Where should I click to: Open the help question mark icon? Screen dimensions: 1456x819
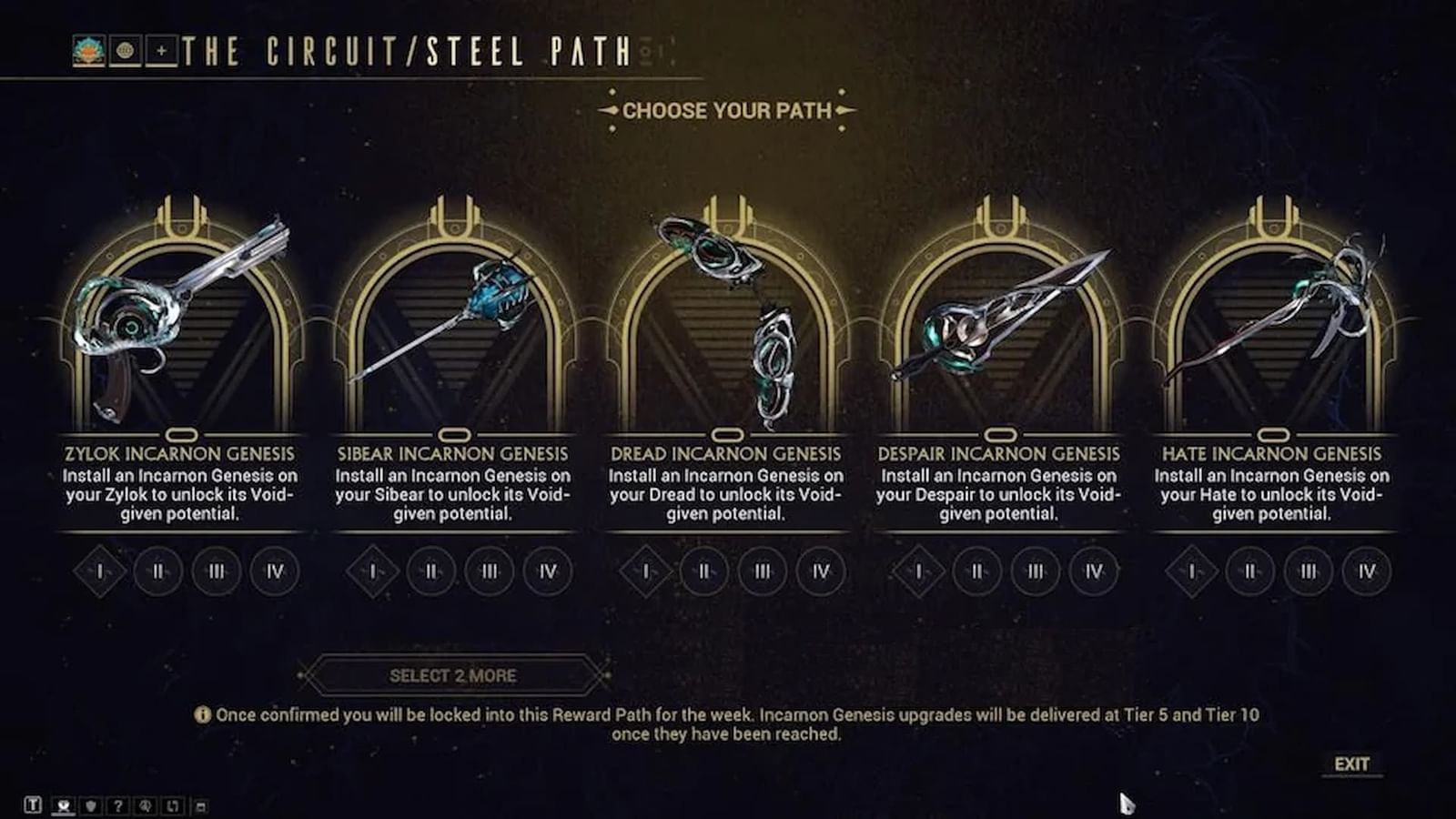click(x=118, y=805)
